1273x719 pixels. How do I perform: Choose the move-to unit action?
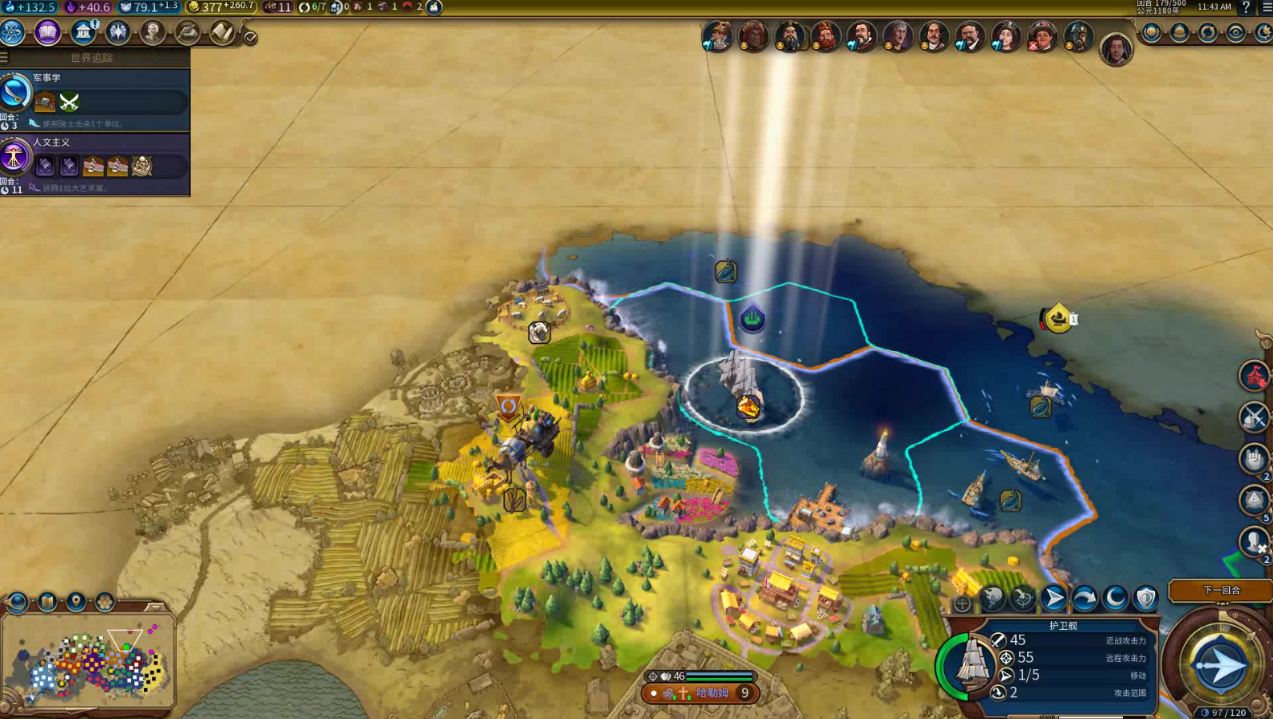coord(1053,599)
